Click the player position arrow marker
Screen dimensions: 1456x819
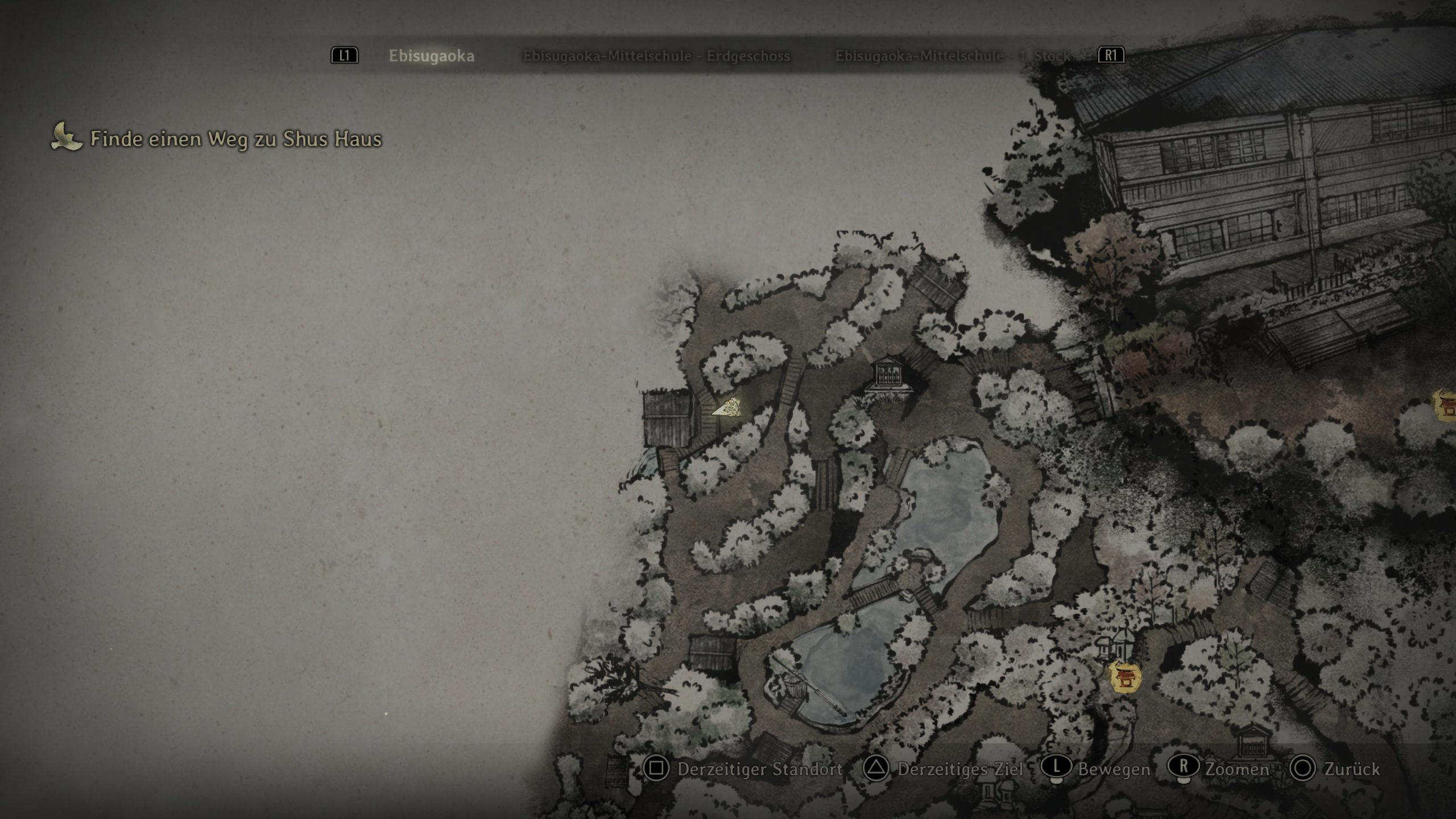727,408
